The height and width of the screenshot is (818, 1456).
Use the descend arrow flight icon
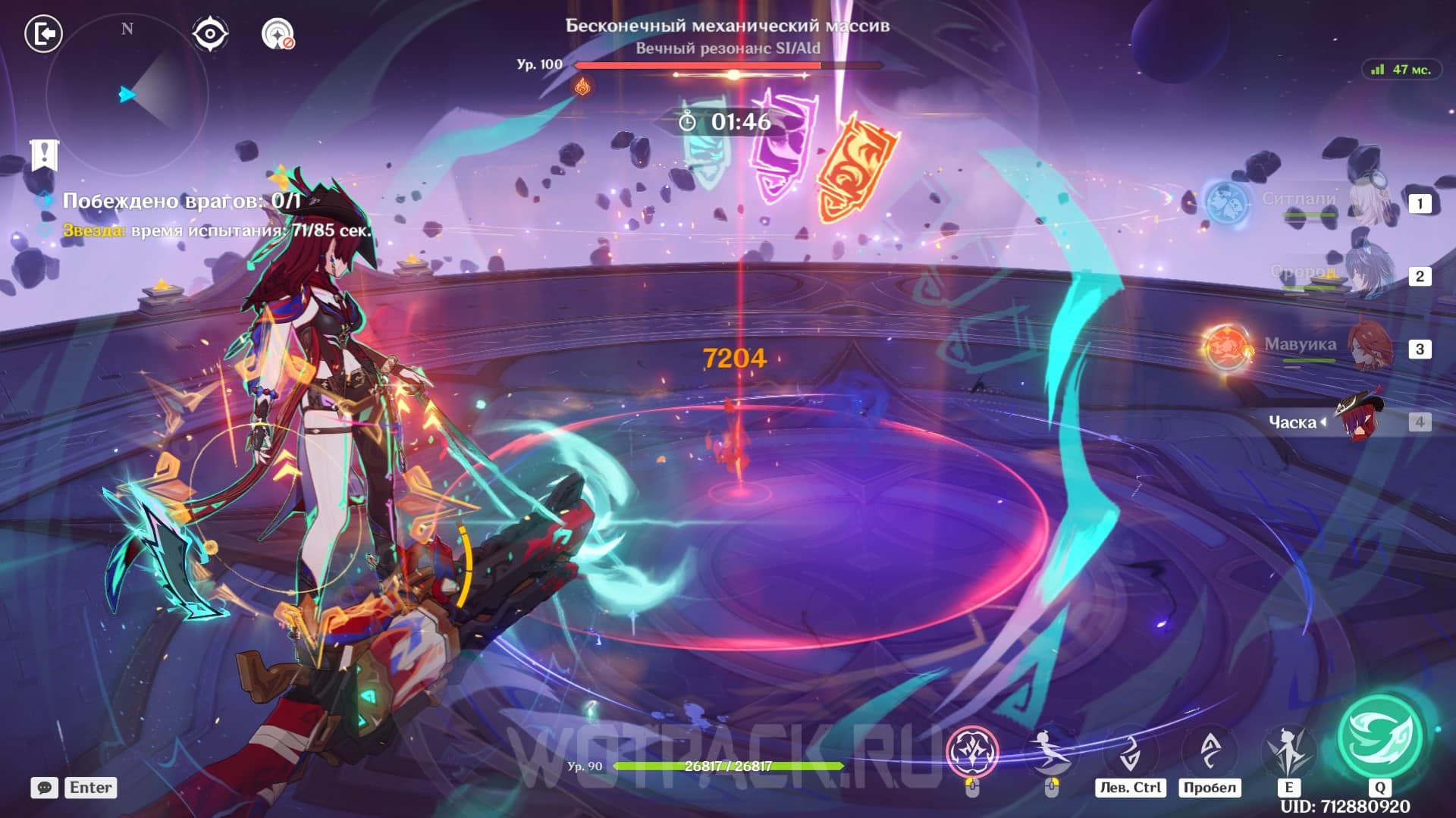(1130, 751)
